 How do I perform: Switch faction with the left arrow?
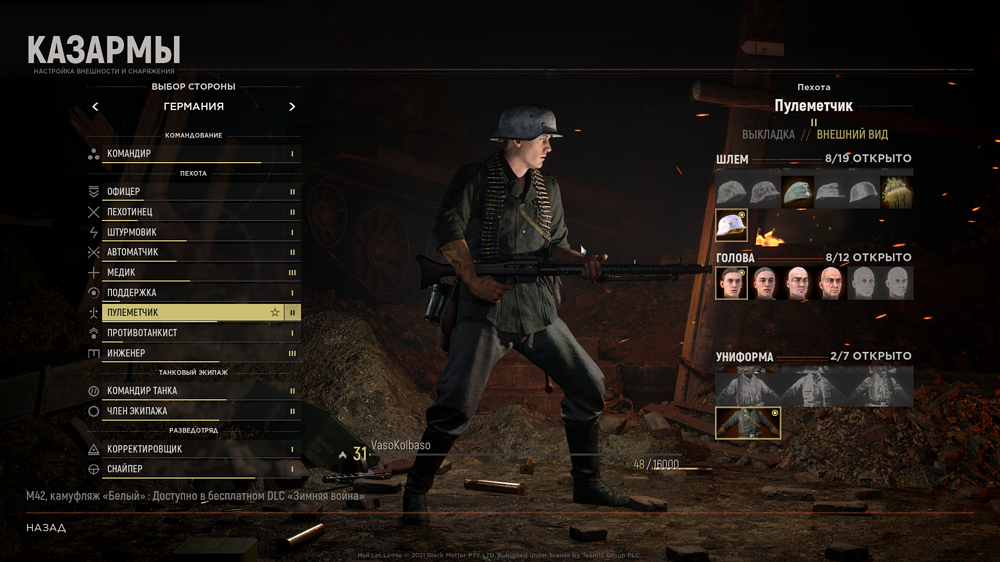coord(95,107)
